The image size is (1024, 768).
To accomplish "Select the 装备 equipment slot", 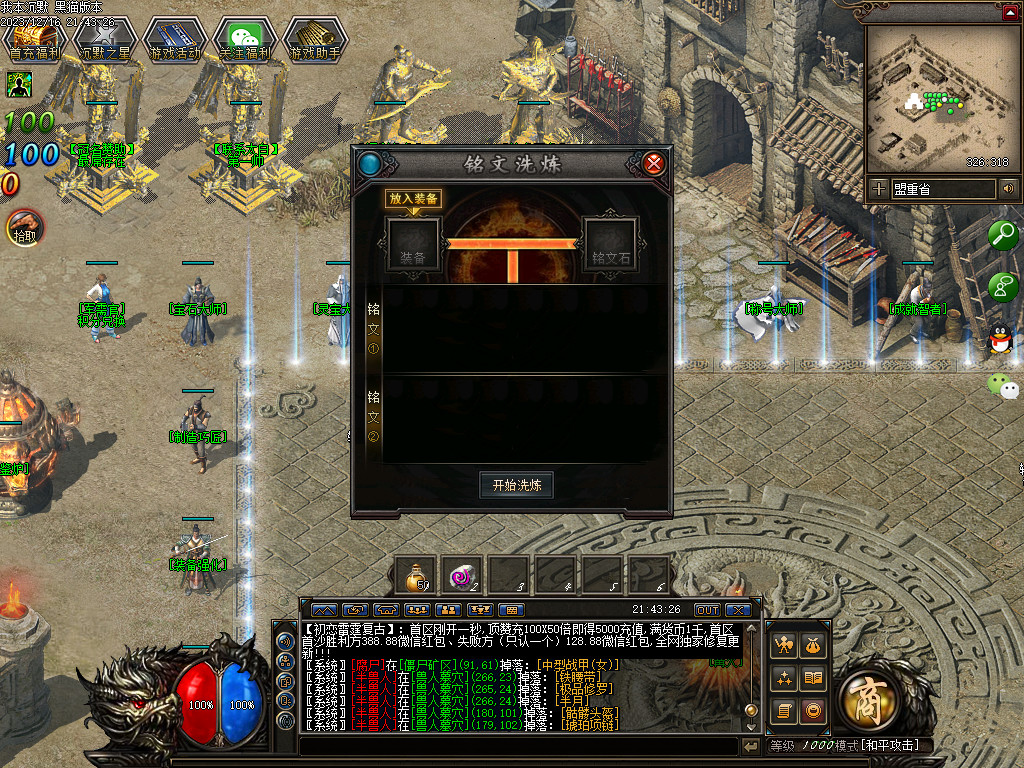I will click(x=413, y=246).
